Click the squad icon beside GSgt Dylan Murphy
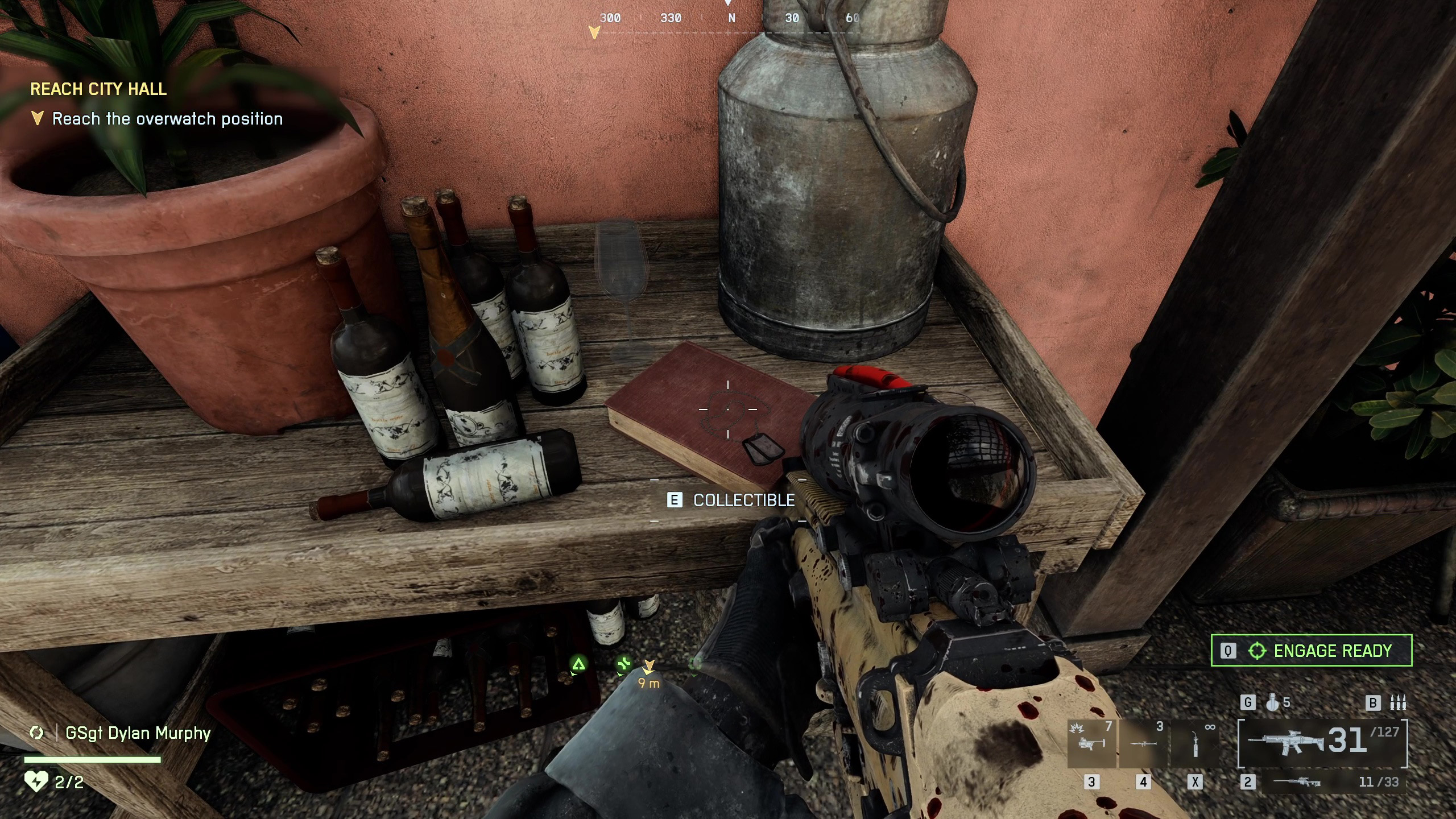This screenshot has width=1456, height=819. tap(37, 733)
